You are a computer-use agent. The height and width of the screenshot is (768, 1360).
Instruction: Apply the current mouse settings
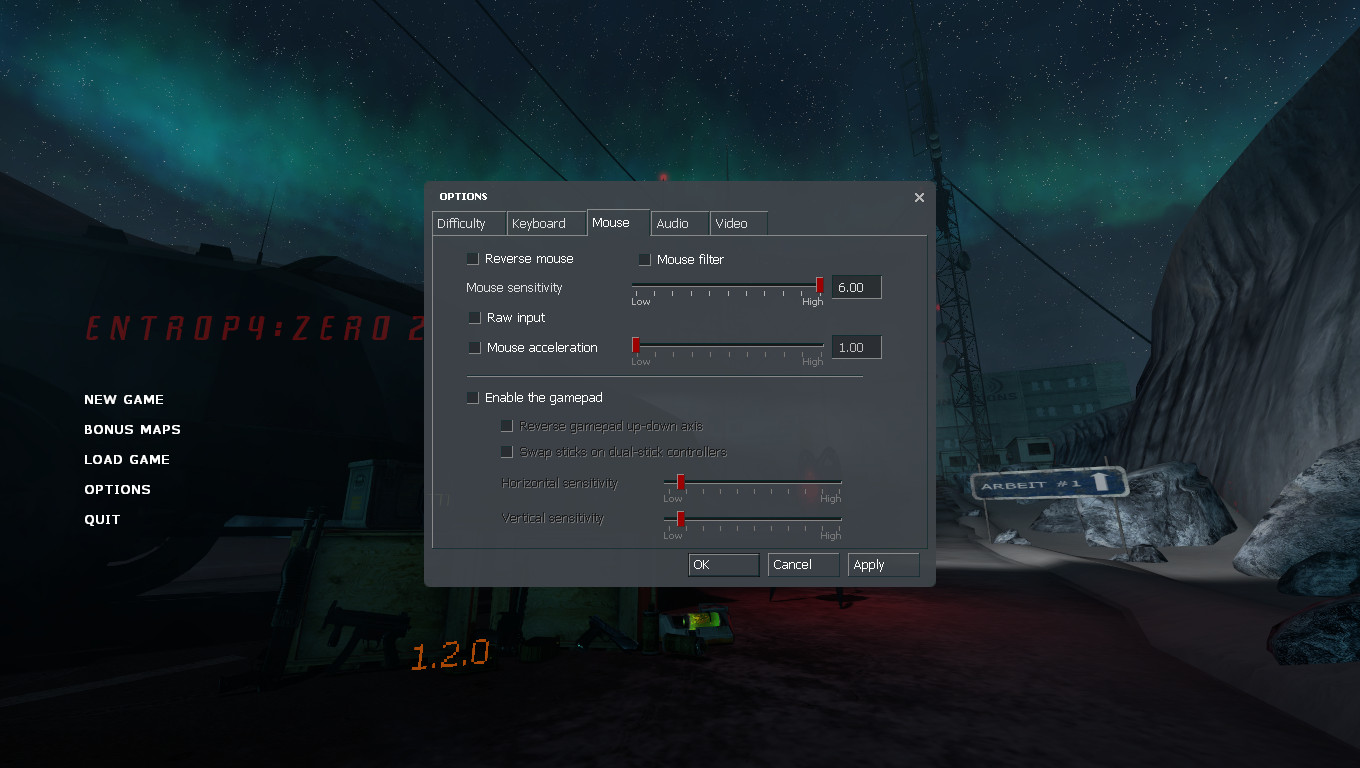(x=882, y=564)
